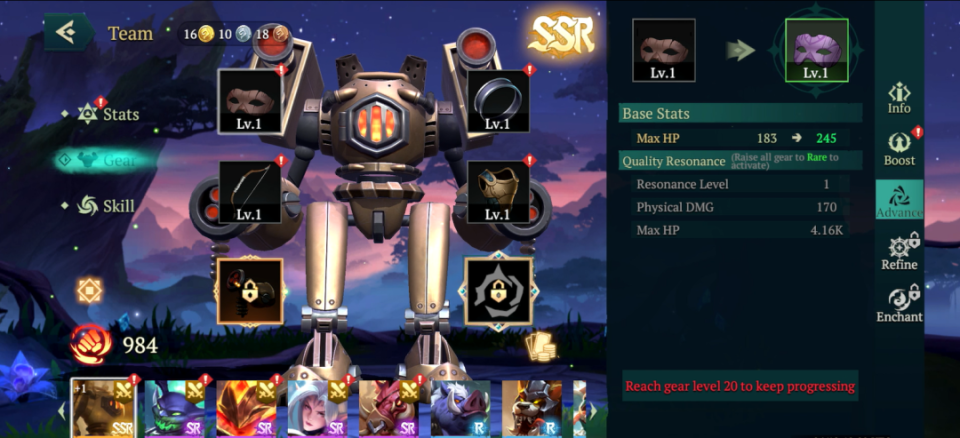Open the Info tab
The width and height of the screenshot is (960, 438).
(x=899, y=97)
